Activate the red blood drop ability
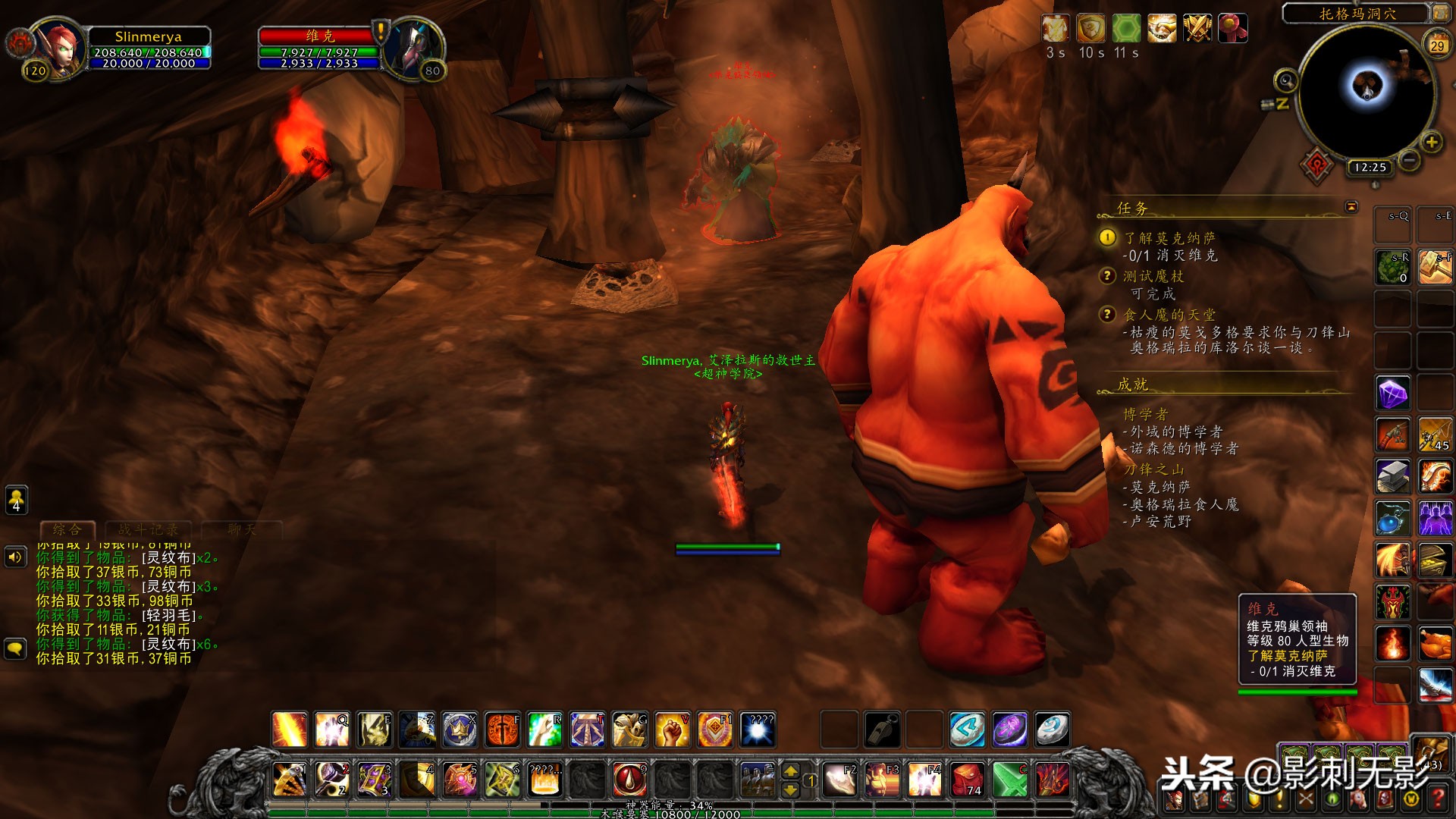The width and height of the screenshot is (1456, 819). coord(629,779)
